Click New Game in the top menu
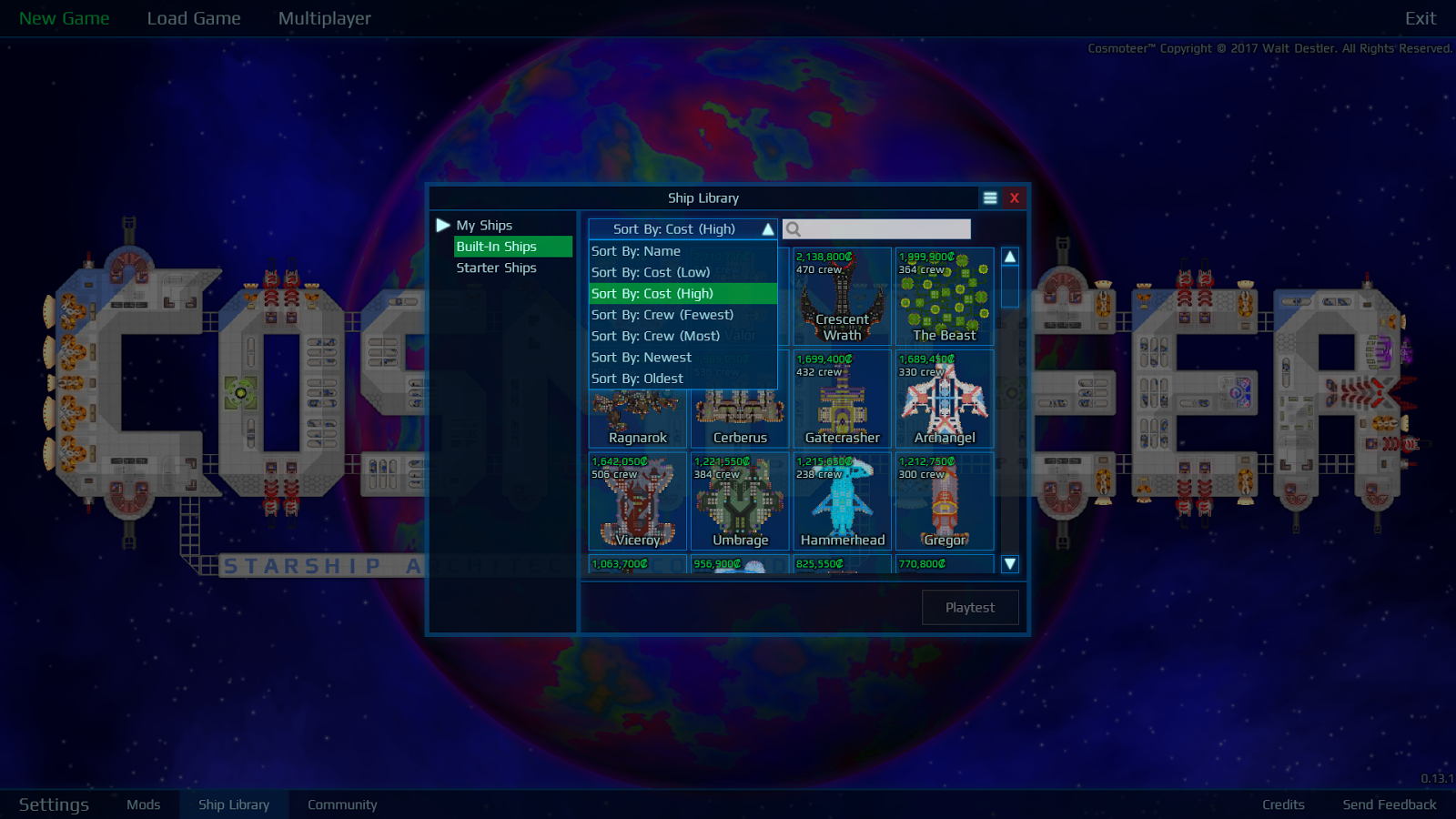1456x819 pixels. tap(65, 18)
